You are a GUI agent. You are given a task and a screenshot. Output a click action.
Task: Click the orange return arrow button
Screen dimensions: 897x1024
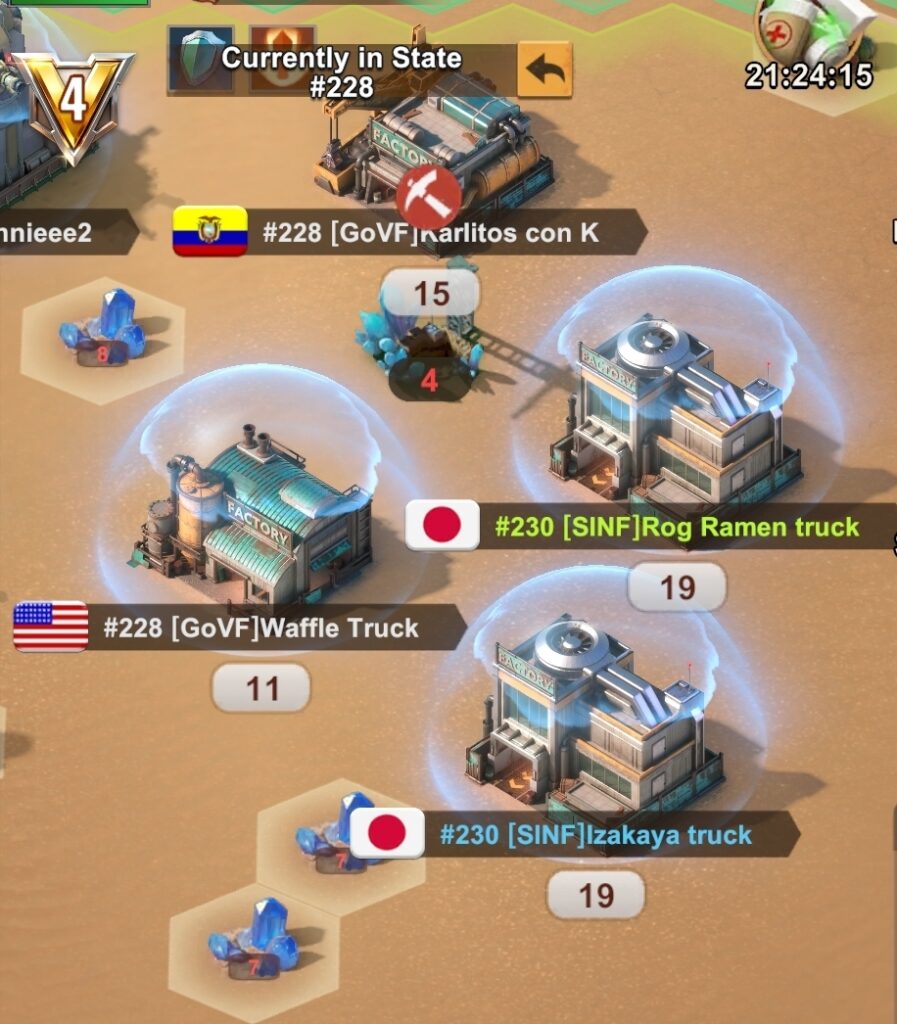point(544,69)
